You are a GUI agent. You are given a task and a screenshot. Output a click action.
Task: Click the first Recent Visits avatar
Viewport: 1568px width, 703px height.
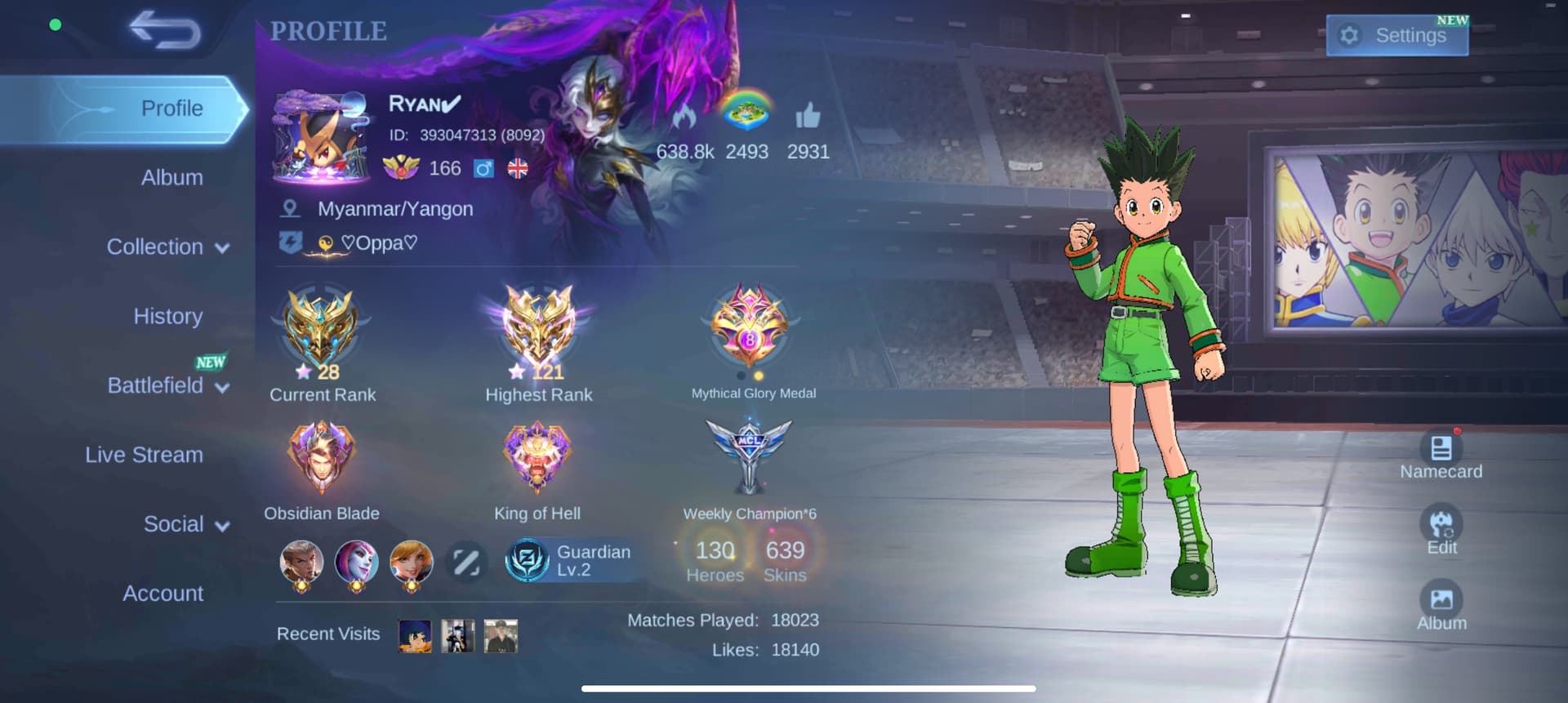(x=413, y=635)
